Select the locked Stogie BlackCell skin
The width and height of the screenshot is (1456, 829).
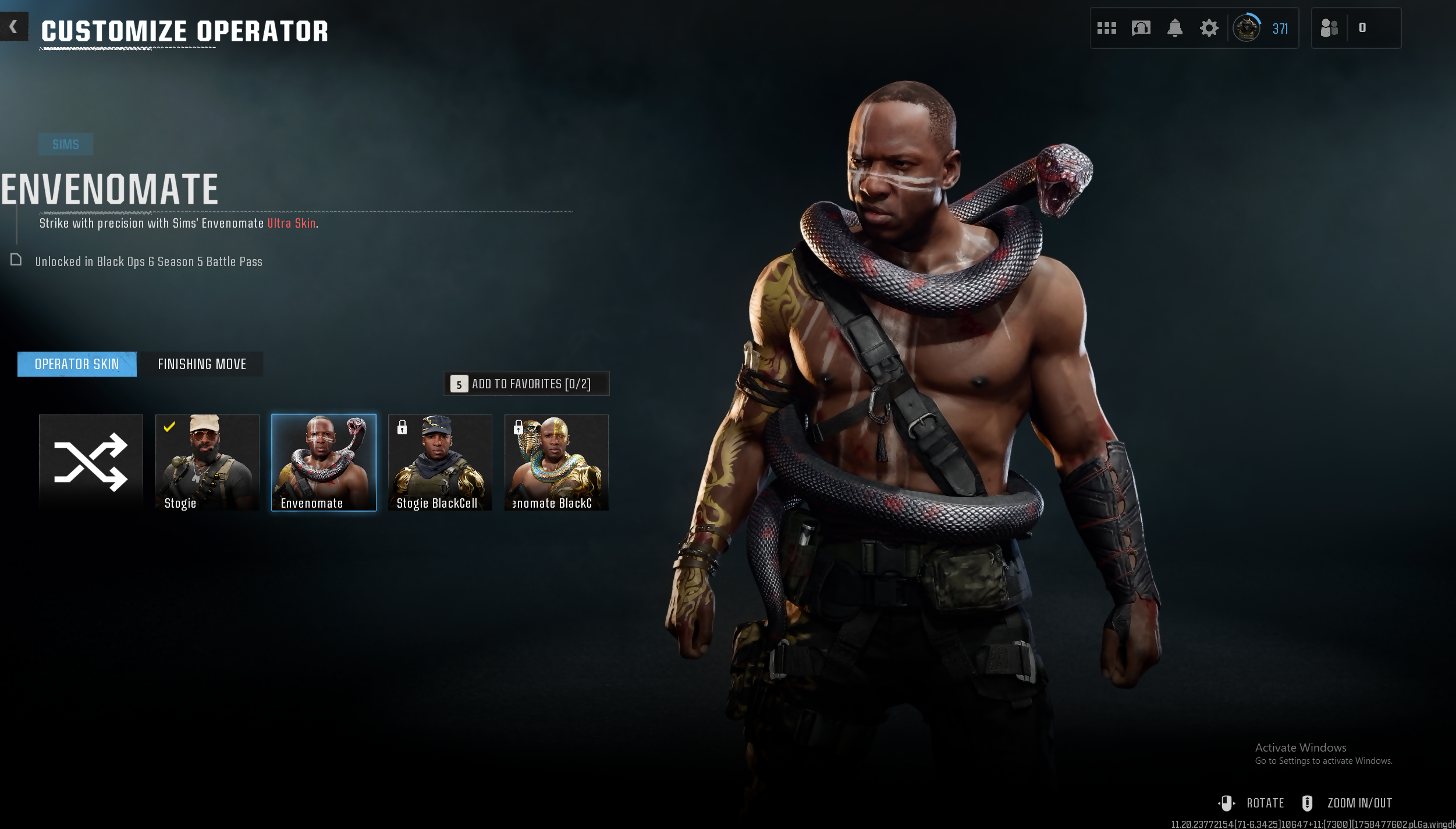pyautogui.click(x=440, y=462)
